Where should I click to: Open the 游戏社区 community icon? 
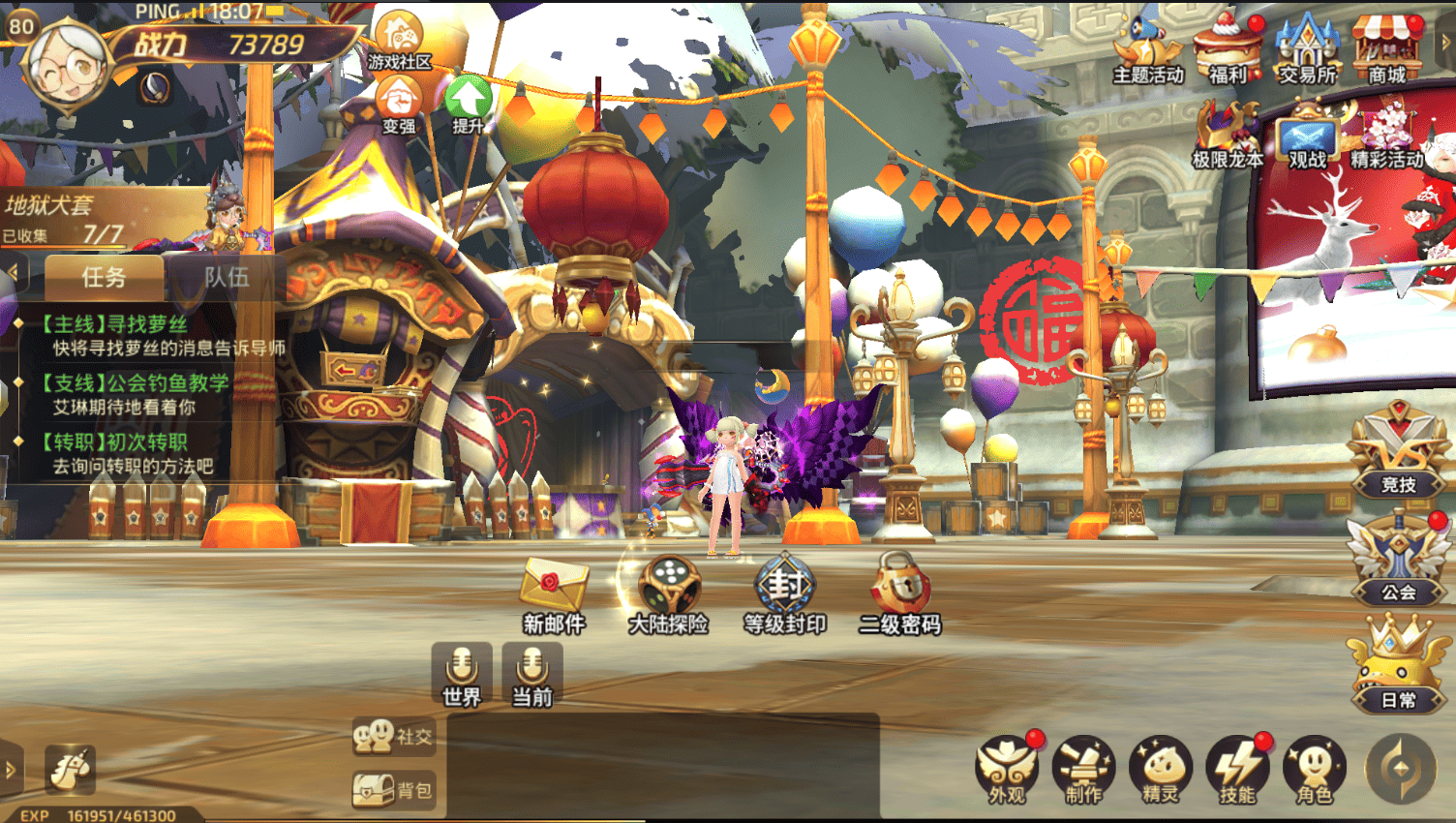[x=398, y=41]
